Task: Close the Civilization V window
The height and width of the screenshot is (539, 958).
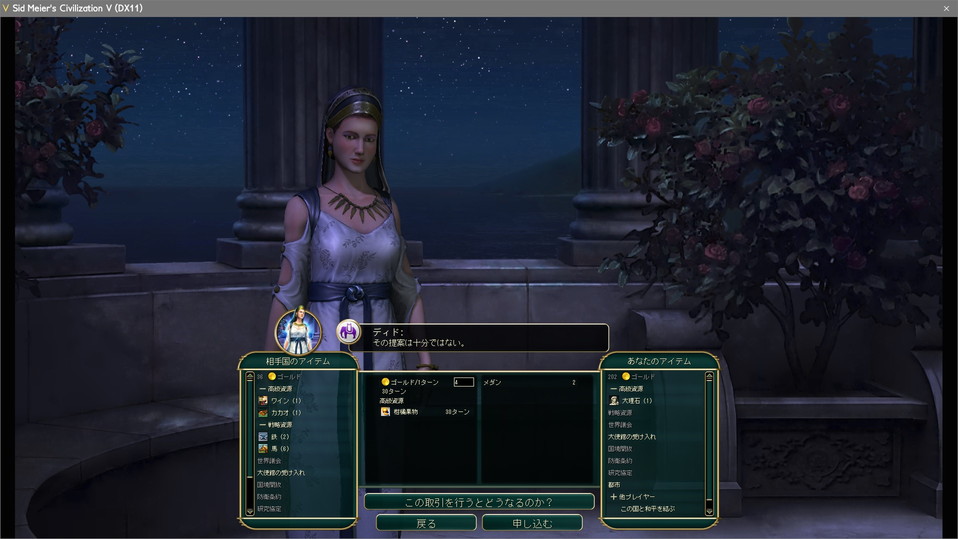Action: tap(946, 8)
